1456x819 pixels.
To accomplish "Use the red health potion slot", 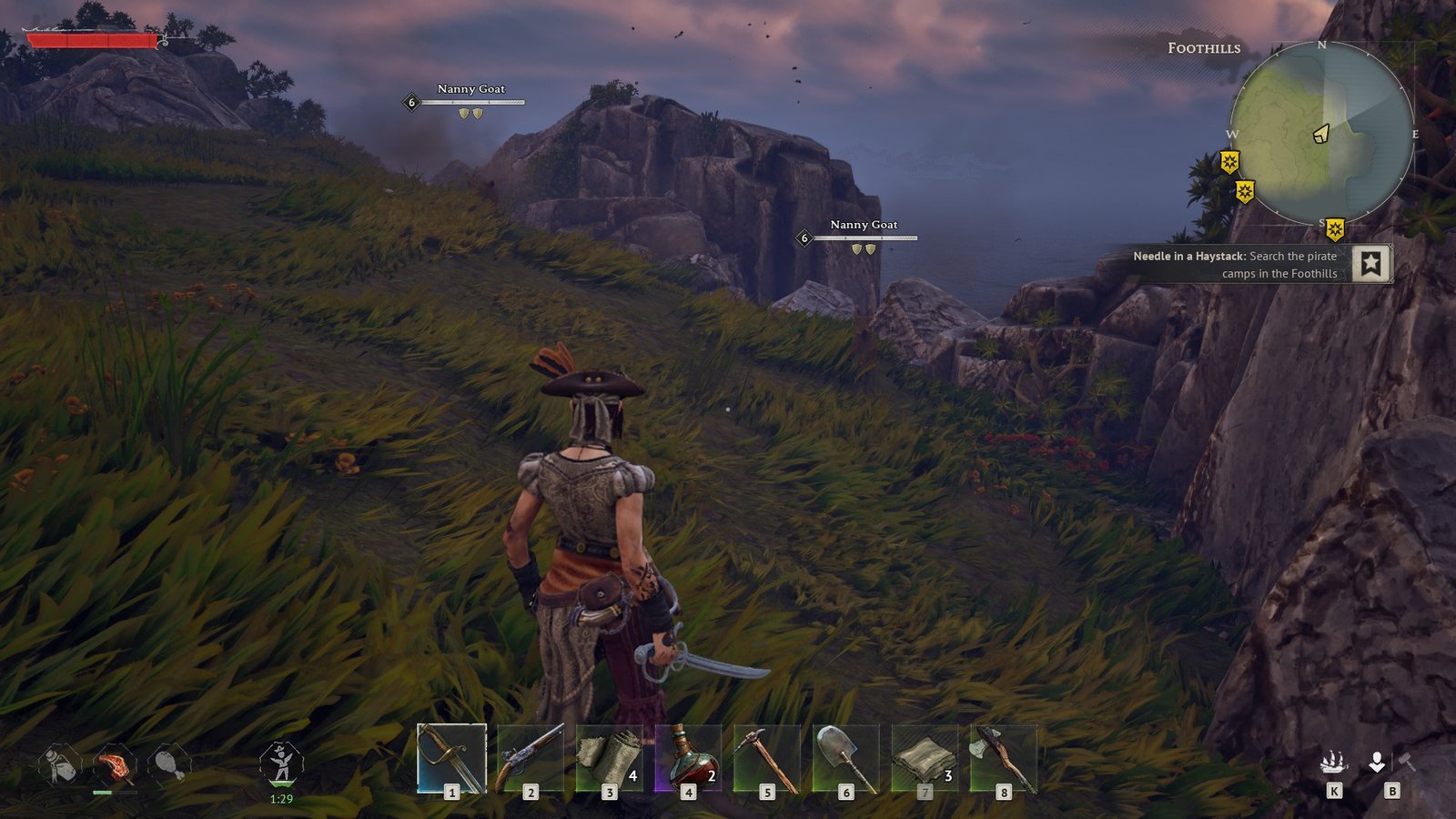I will click(689, 758).
